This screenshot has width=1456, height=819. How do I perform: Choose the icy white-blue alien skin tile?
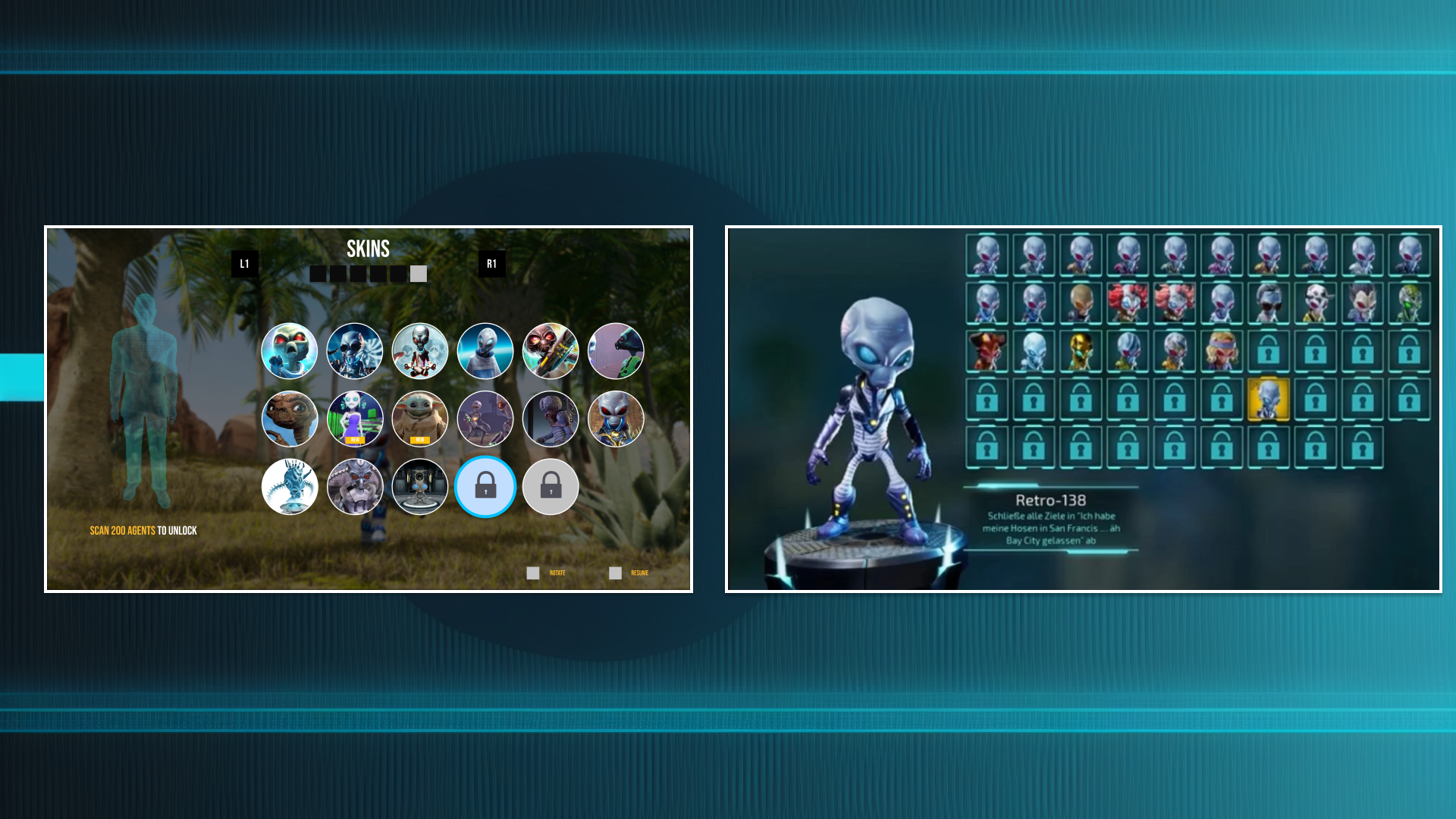click(1034, 351)
